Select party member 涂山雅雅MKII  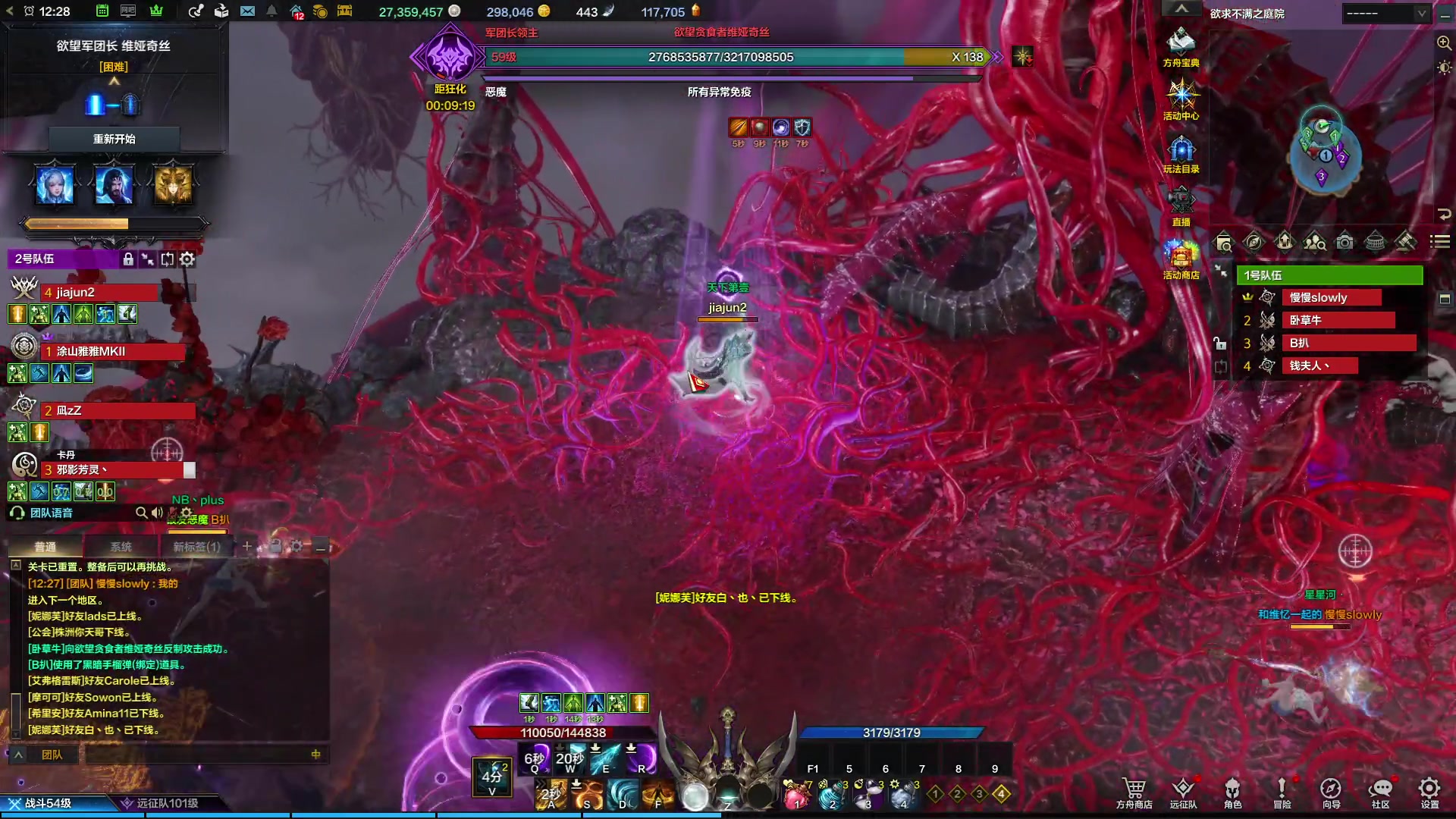[x=114, y=352]
